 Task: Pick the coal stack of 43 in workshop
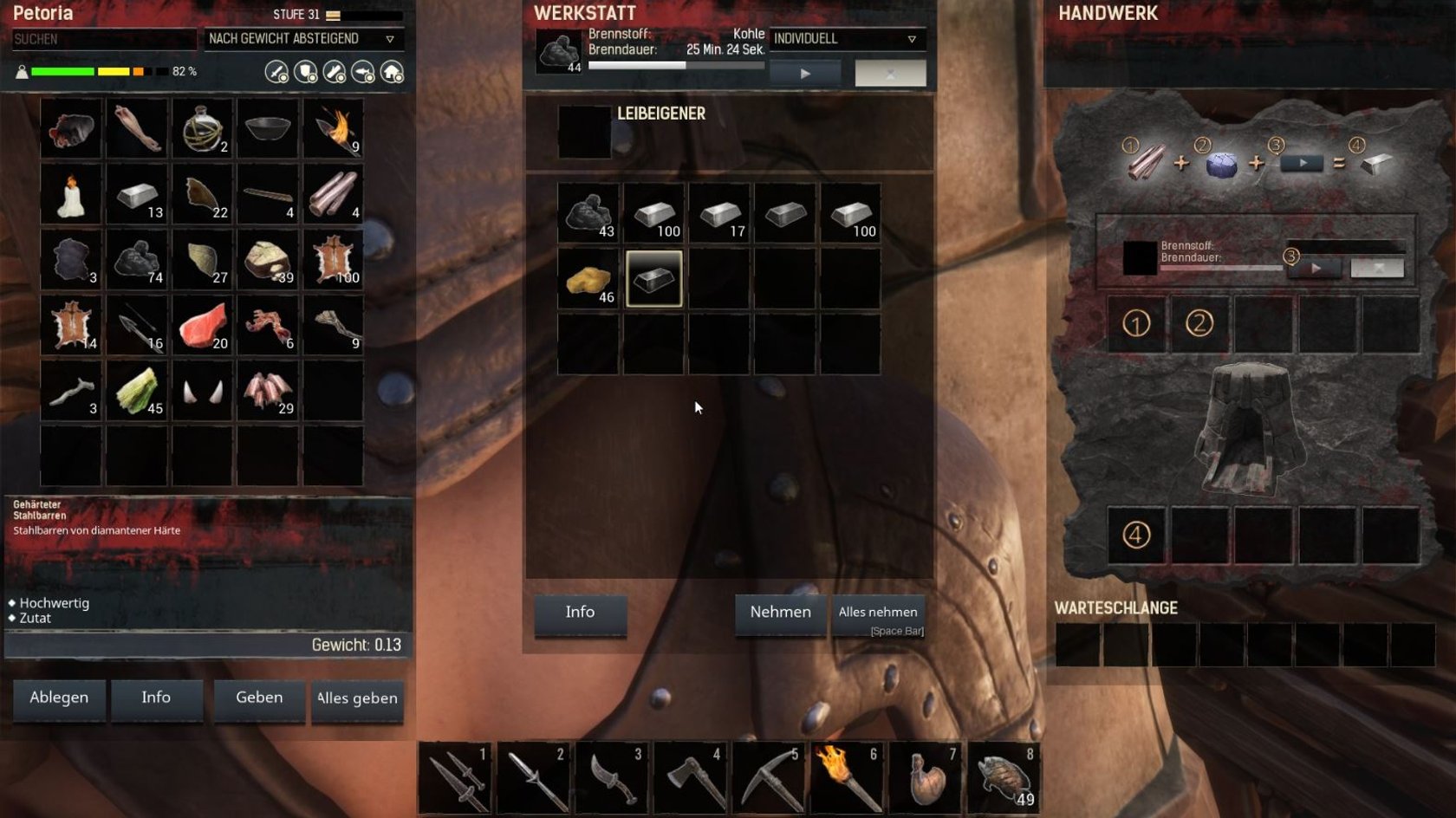tap(588, 213)
